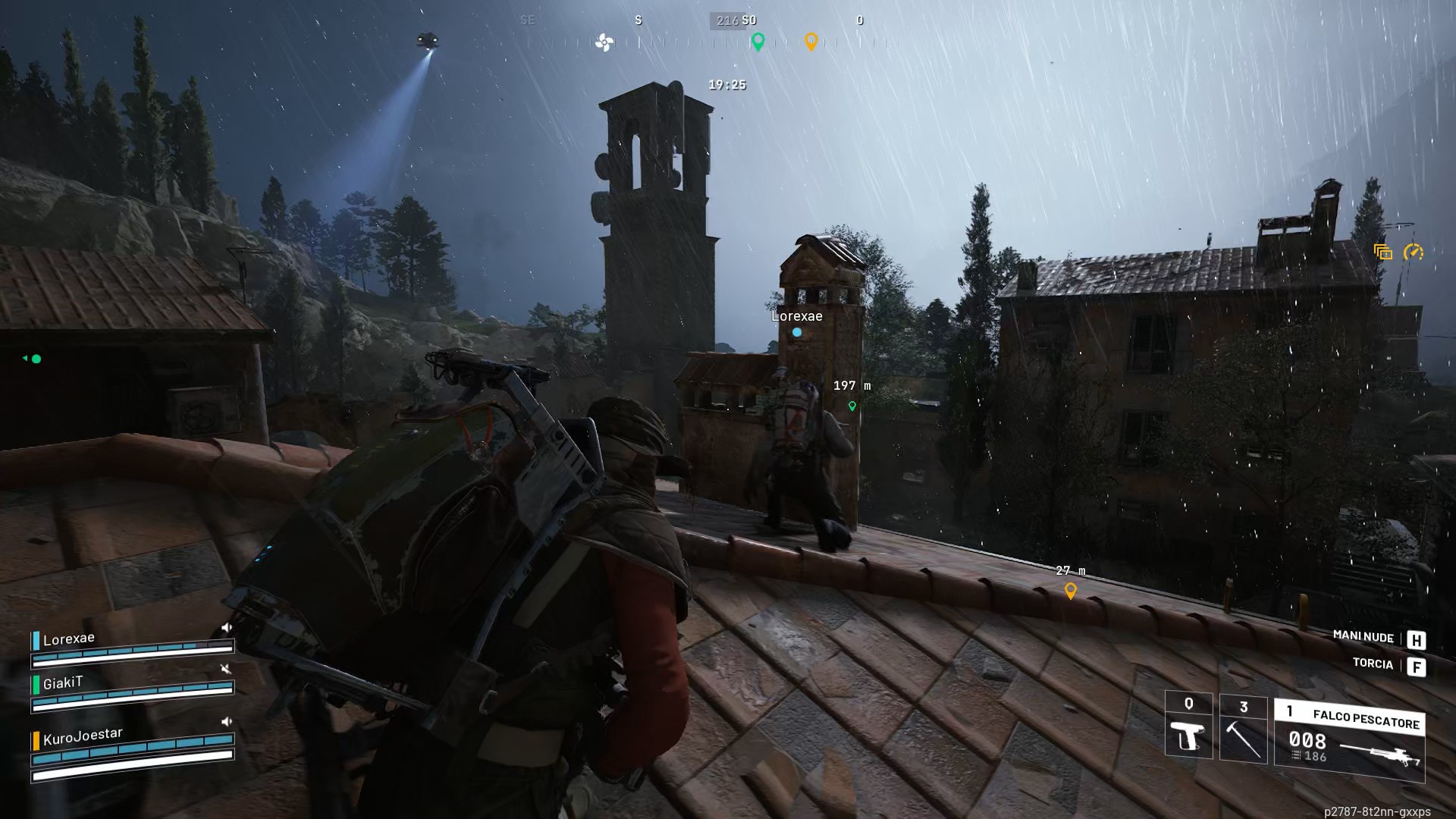
Task: Click the match timer showing 19:25
Action: pyautogui.click(x=726, y=85)
